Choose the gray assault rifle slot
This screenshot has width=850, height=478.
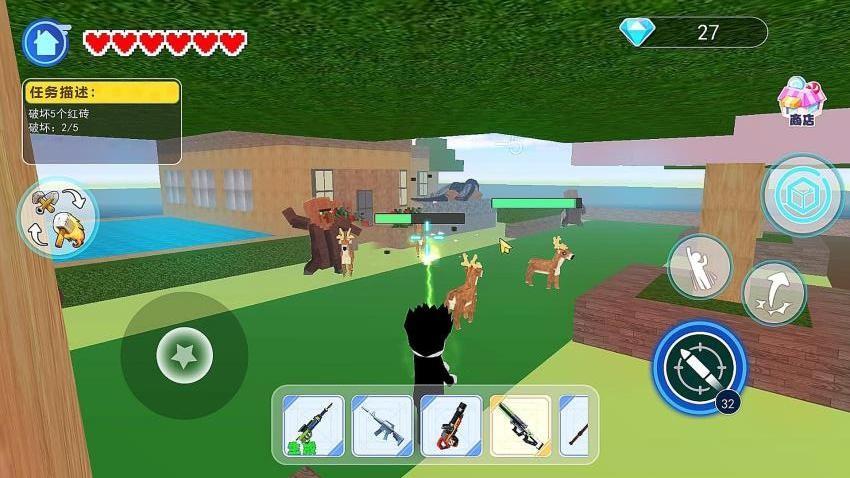click(382, 426)
